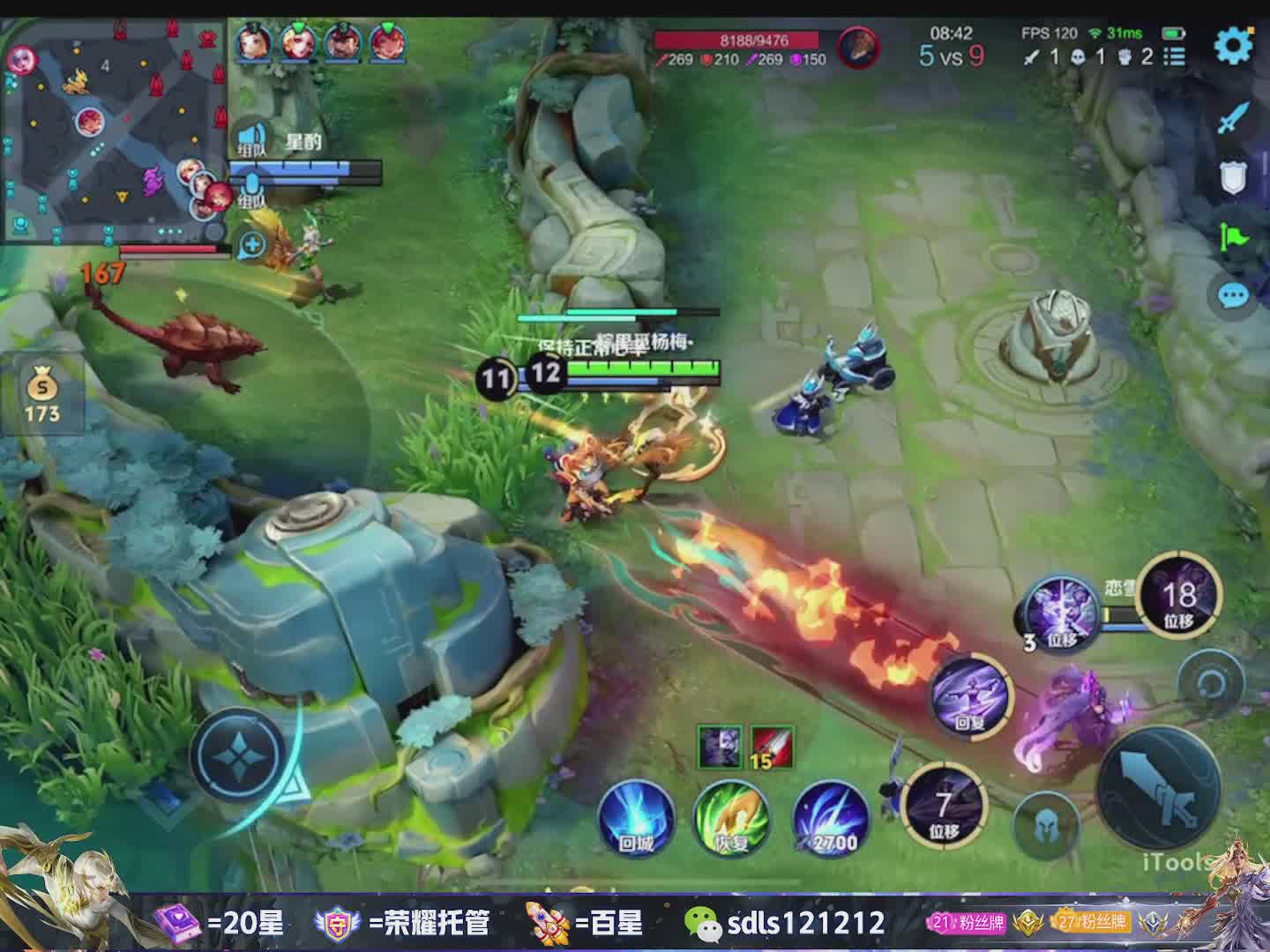Activate the ultimate skill showing 18 cooldown
This screenshot has width=1270, height=952.
(1180, 596)
